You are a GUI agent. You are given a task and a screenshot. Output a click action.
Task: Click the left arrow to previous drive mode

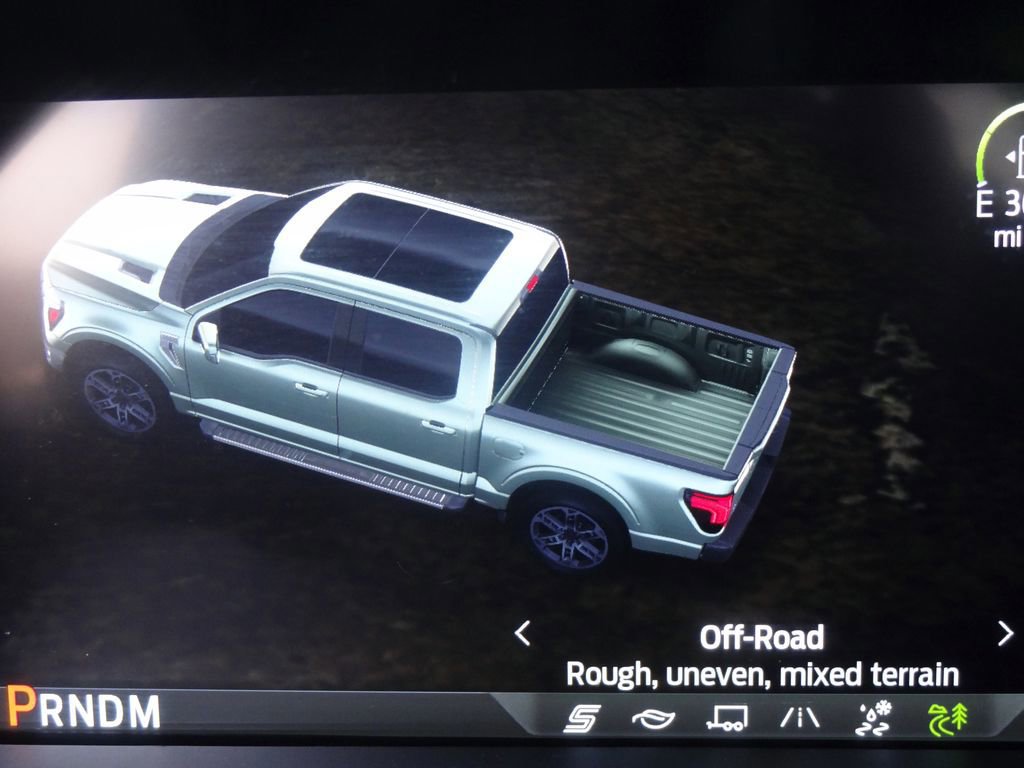(522, 633)
